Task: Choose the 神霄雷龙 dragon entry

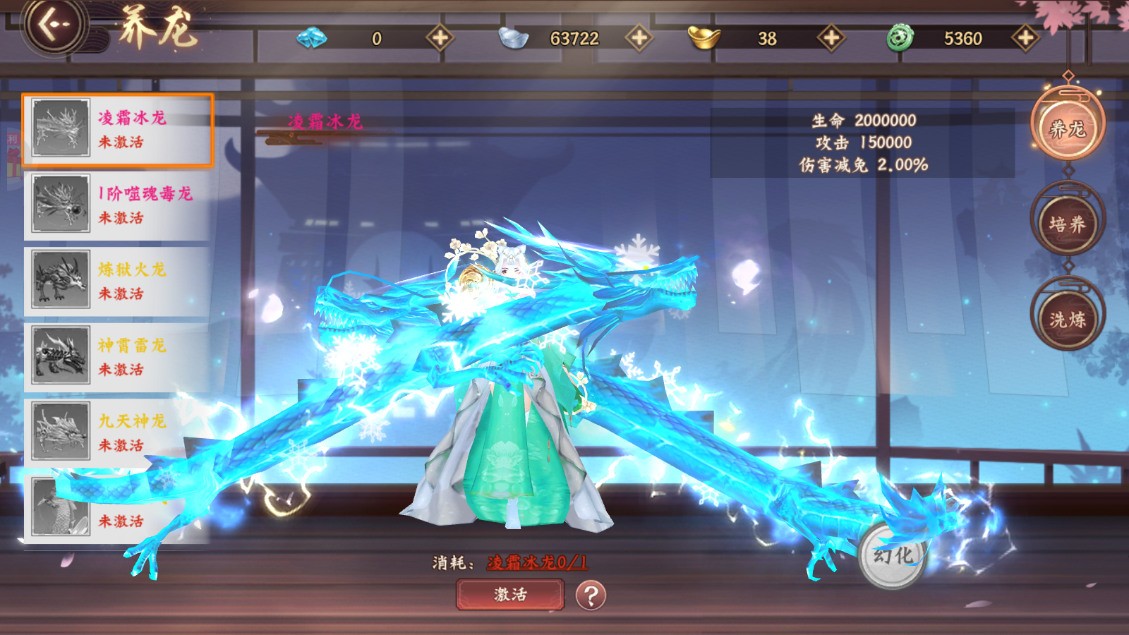Action: tap(118, 357)
